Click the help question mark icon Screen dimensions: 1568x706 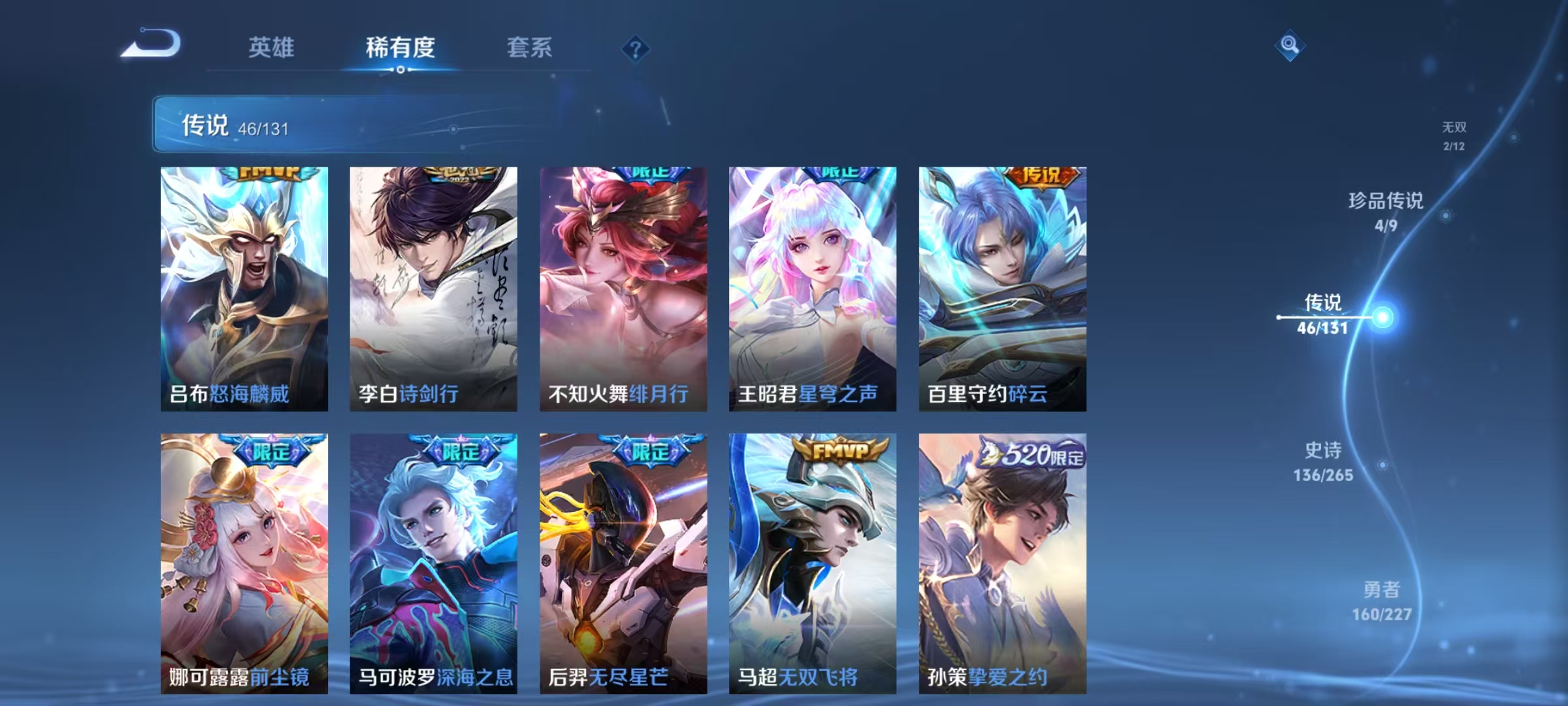(x=637, y=49)
